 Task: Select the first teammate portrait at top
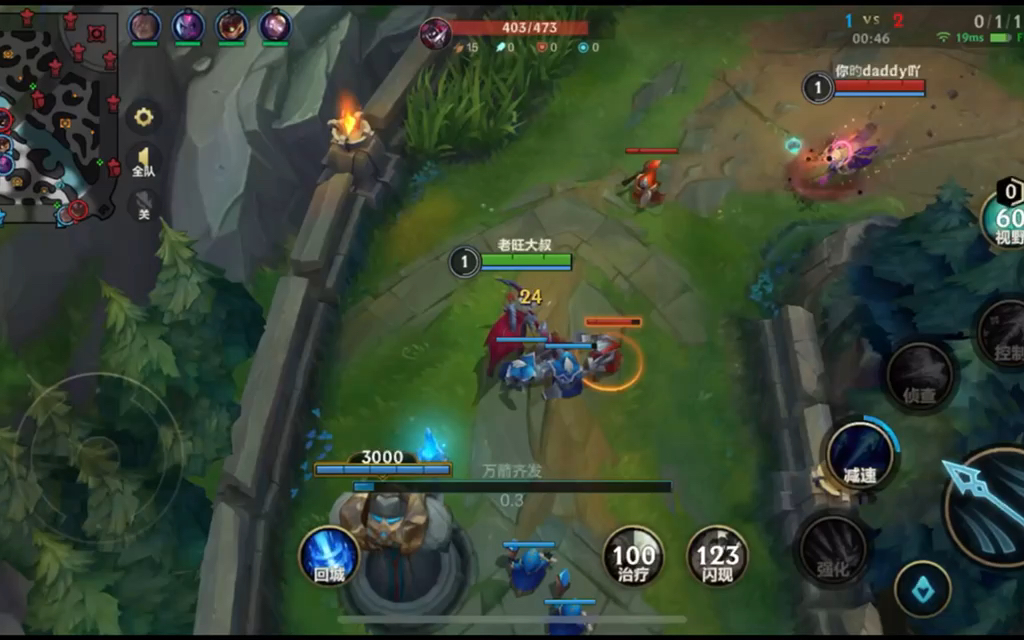tap(145, 25)
